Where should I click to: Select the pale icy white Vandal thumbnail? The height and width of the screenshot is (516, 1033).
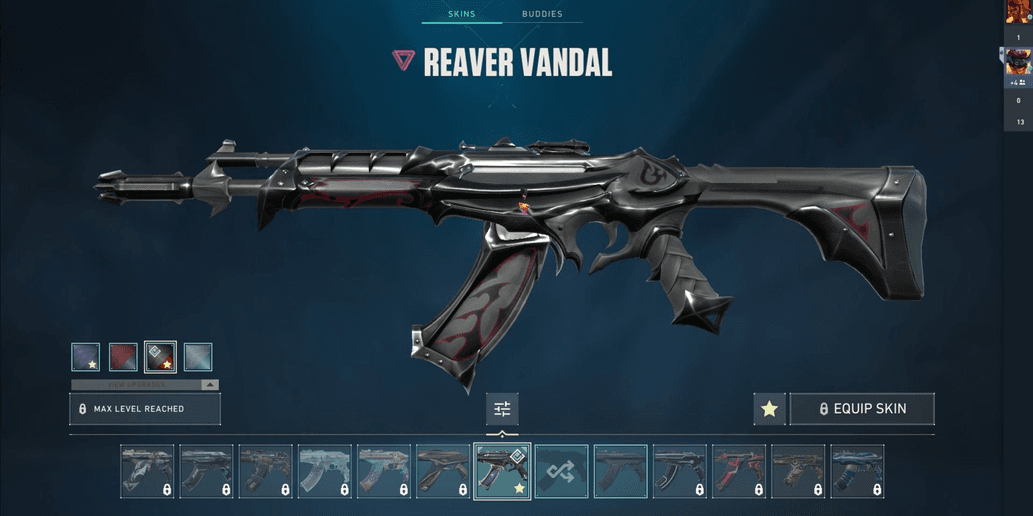pos(324,471)
